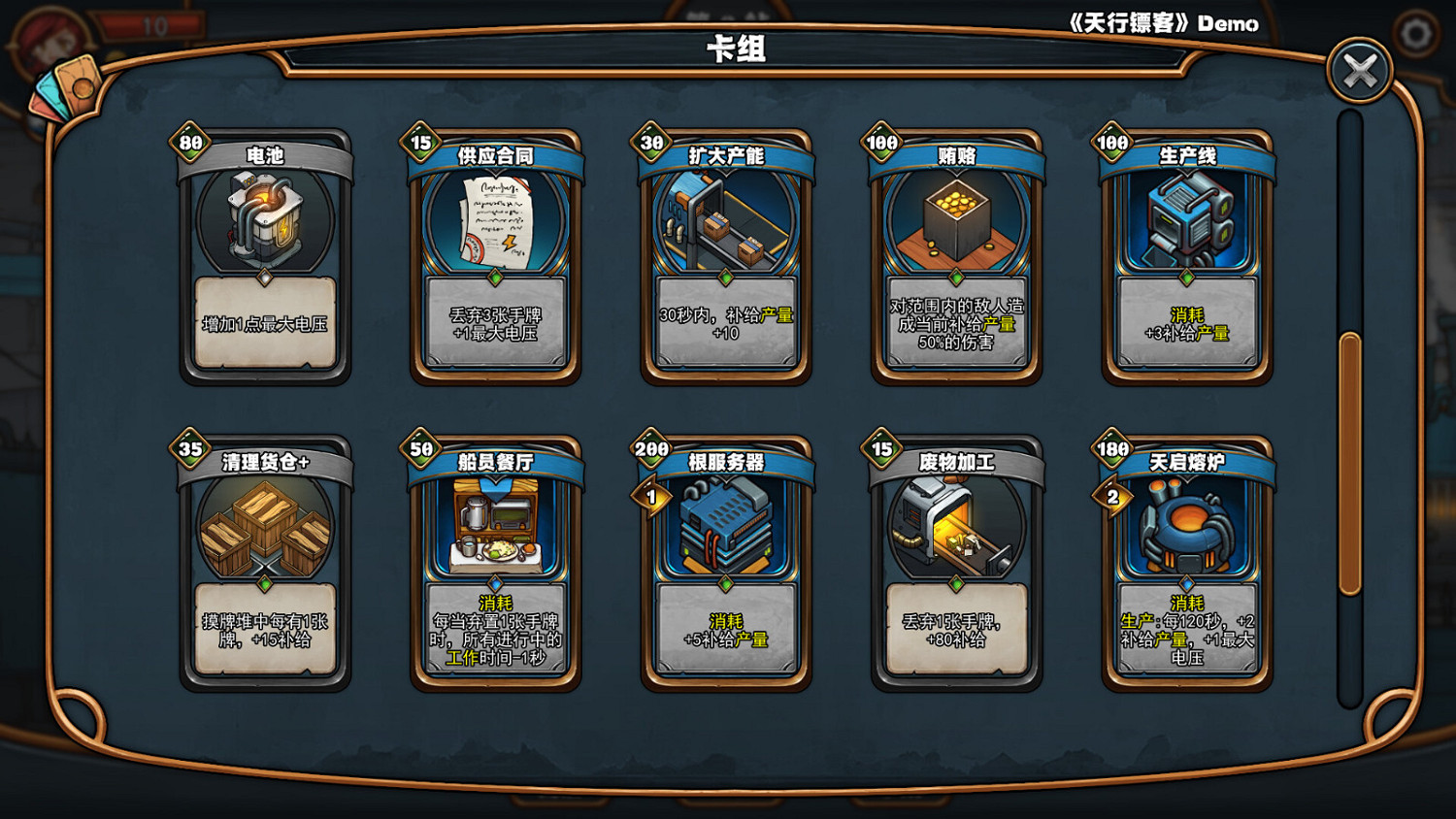
Task: Open the 扩大产能 card details
Action: tap(725, 257)
